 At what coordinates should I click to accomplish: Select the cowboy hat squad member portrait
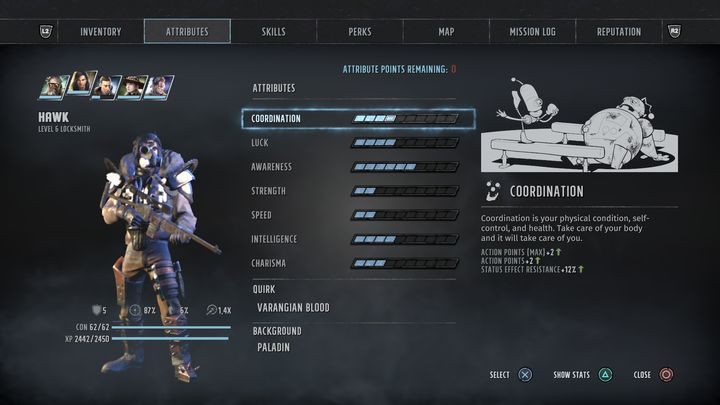(x=132, y=87)
